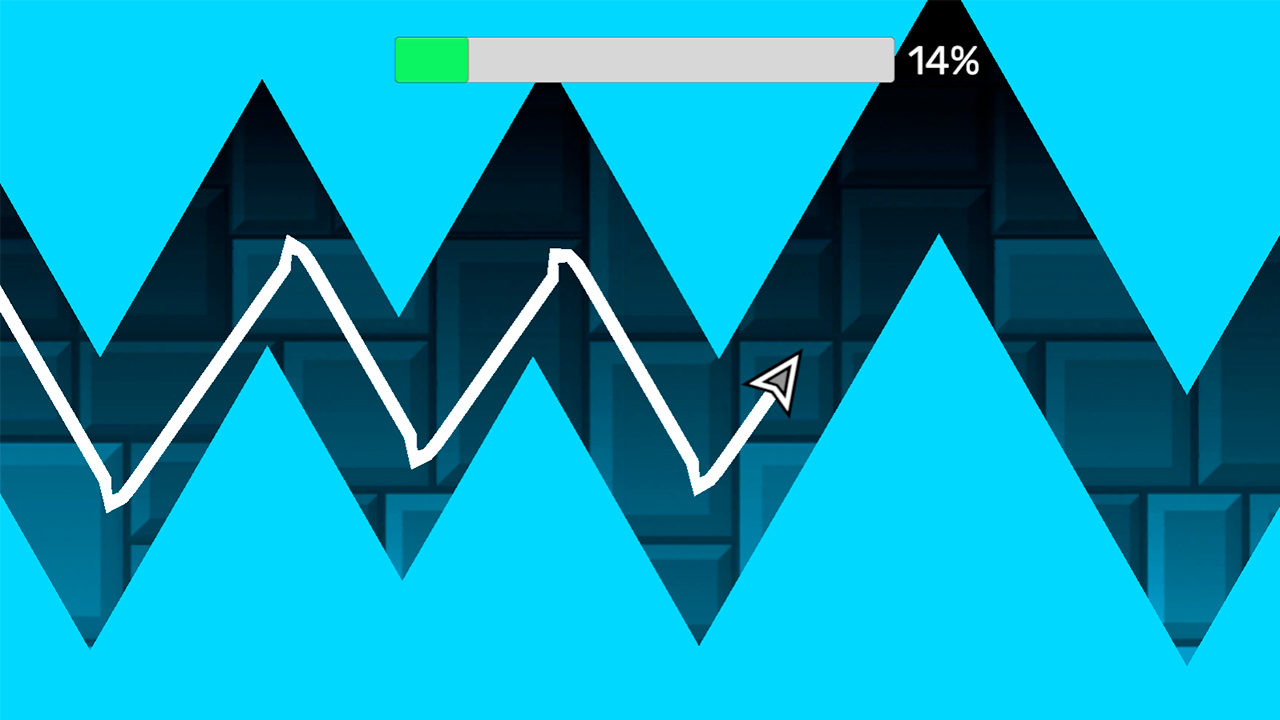1280x720 pixels.
Task: Click the 14% percentage label
Action: point(944,60)
